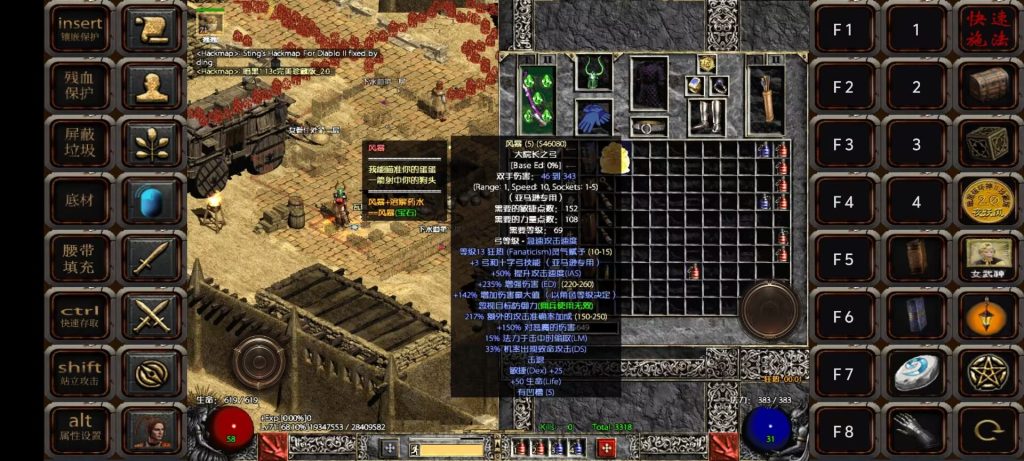
Task: Activate the pentagram icon button
Action: click(988, 373)
